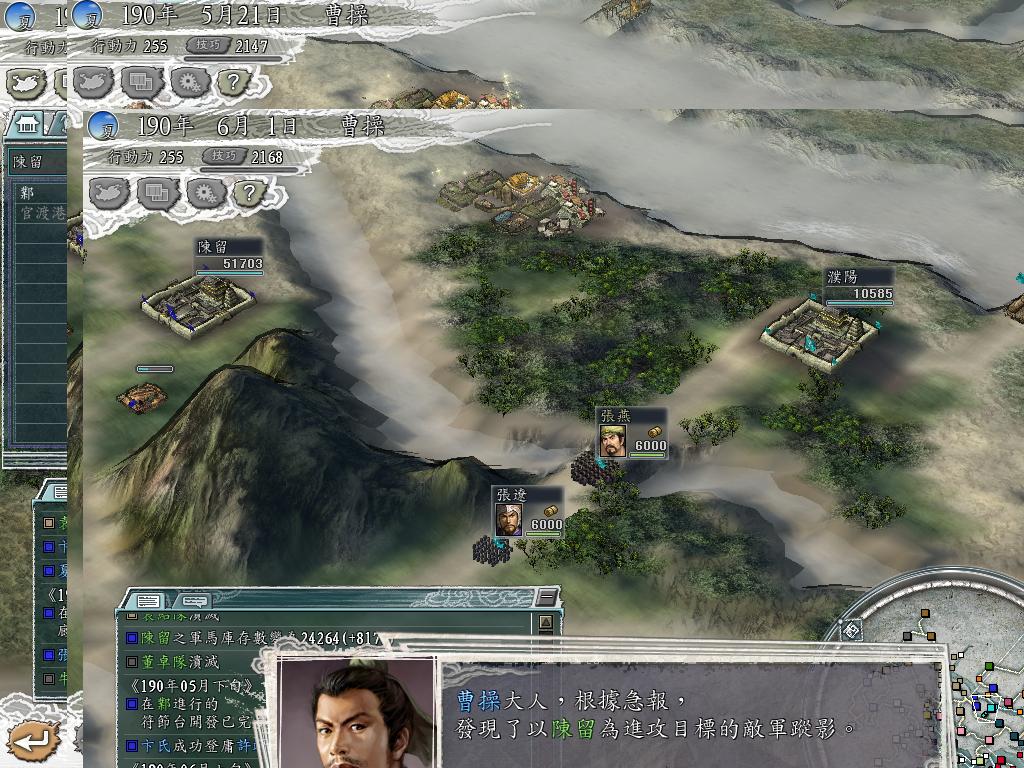Viewport: 1024px width, 768px height.
Task: Open the gear settings button
Action: [205, 192]
